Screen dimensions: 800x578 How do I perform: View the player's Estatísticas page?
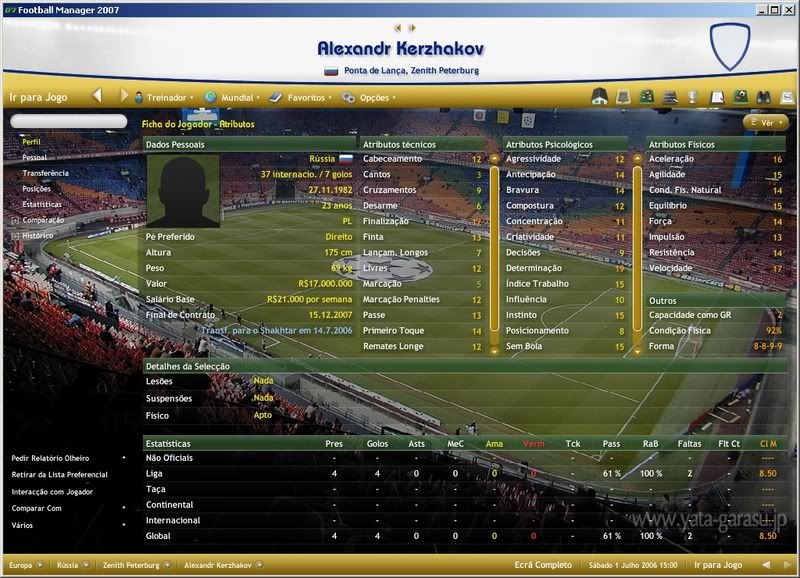42,204
